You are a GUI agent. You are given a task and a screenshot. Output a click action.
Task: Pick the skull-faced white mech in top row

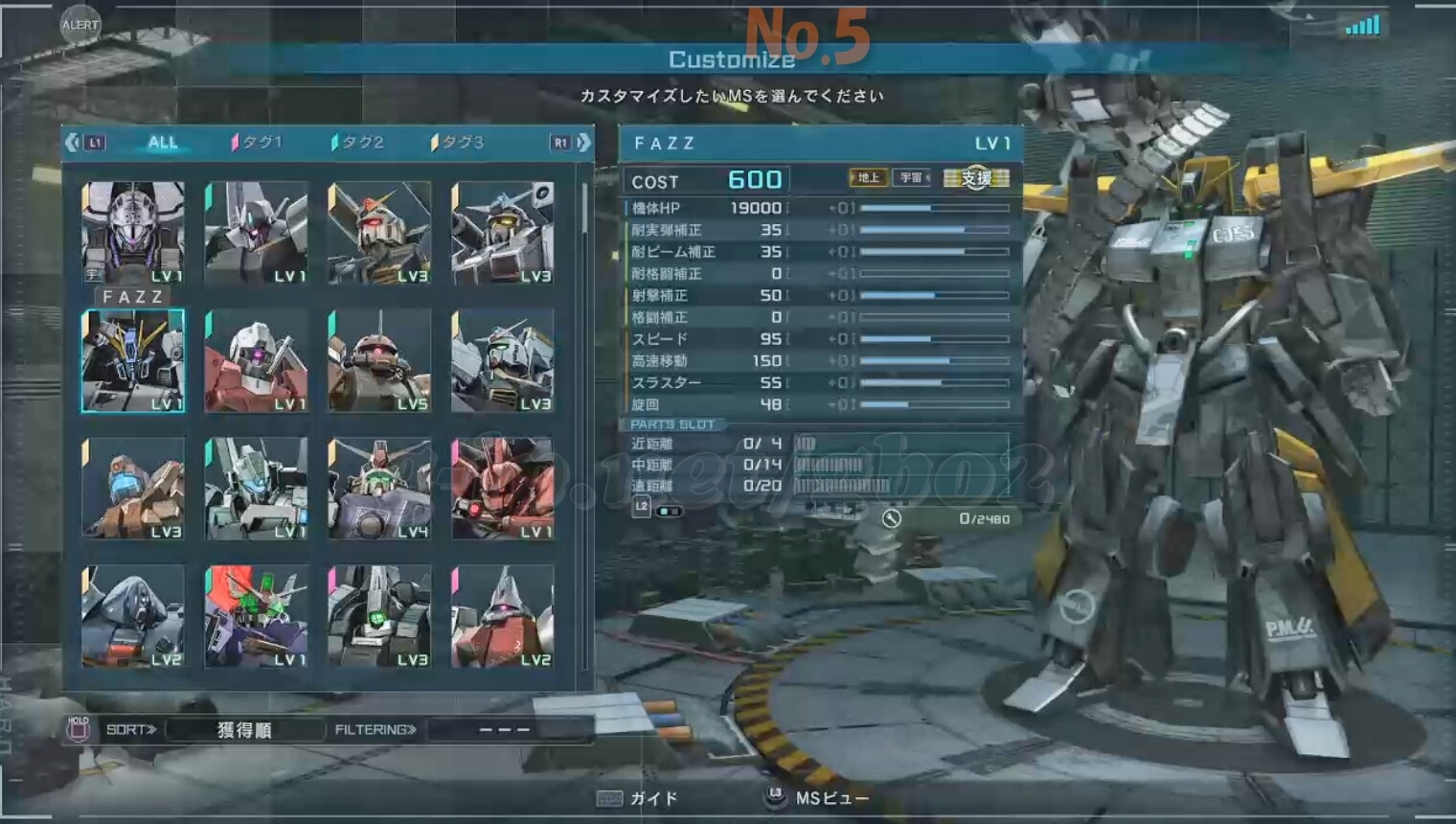133,233
